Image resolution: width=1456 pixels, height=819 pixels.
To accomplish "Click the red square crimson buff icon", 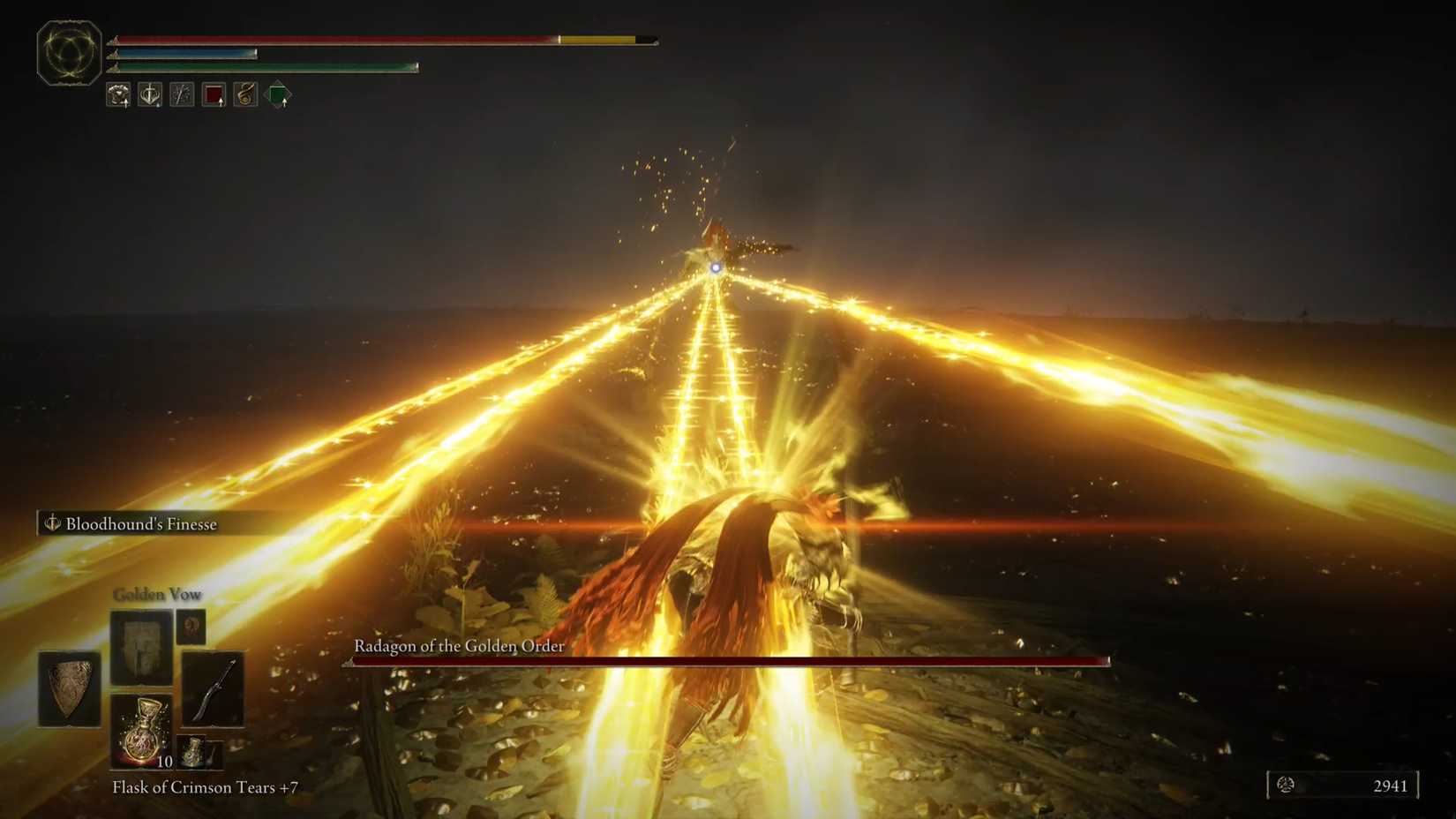I will pos(213,95).
